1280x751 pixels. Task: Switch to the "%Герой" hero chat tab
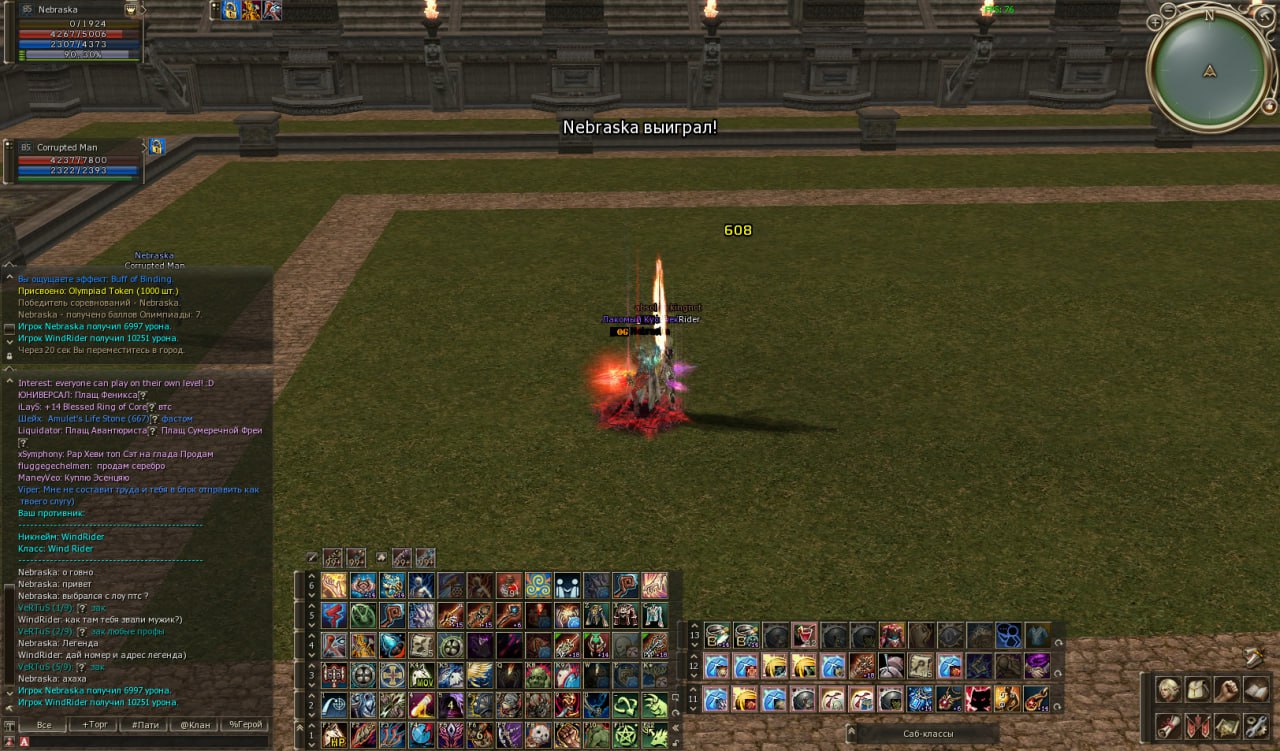point(245,724)
